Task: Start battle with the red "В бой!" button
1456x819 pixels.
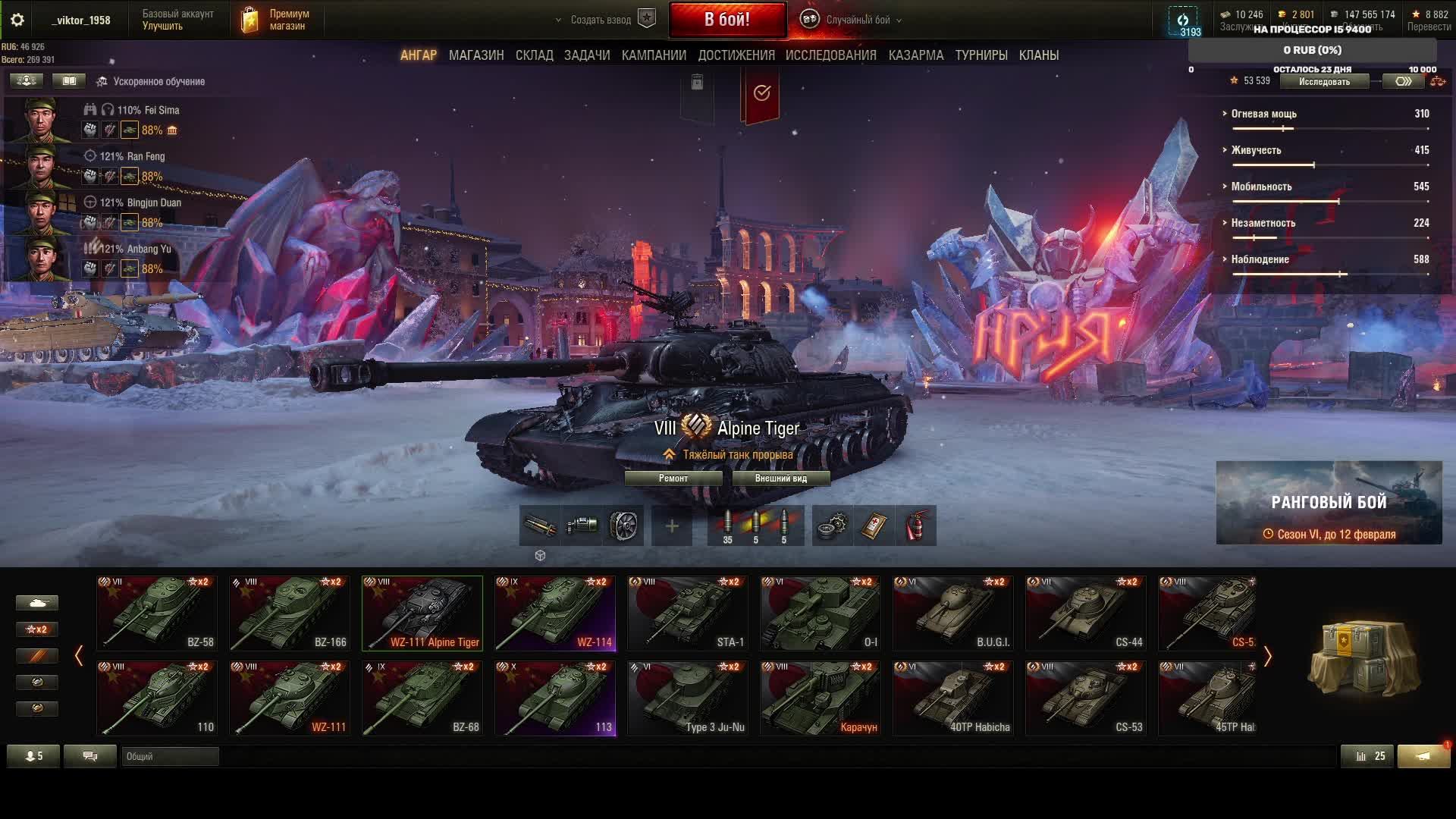Action: click(x=726, y=20)
